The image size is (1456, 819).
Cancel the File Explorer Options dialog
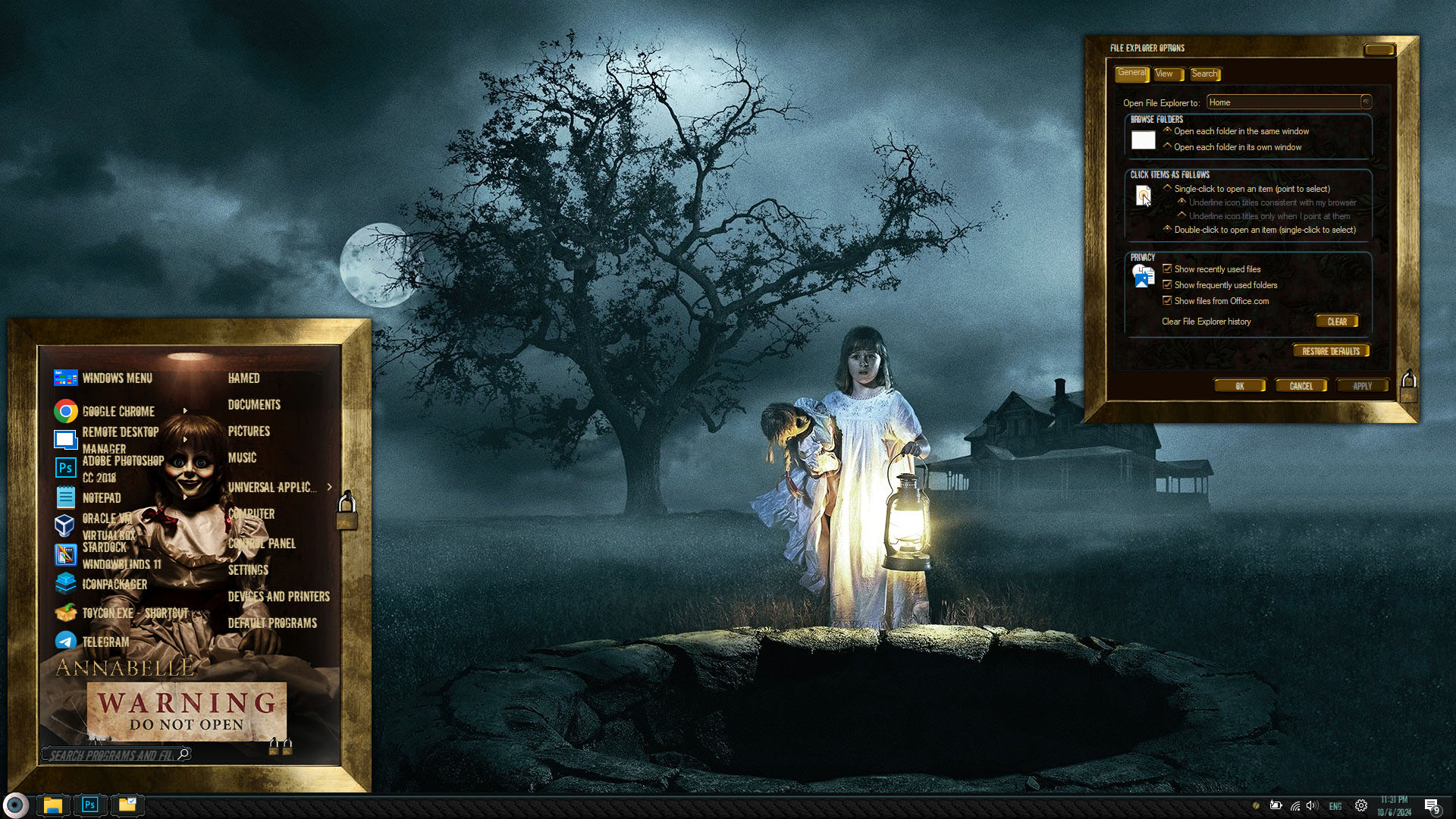1301,386
